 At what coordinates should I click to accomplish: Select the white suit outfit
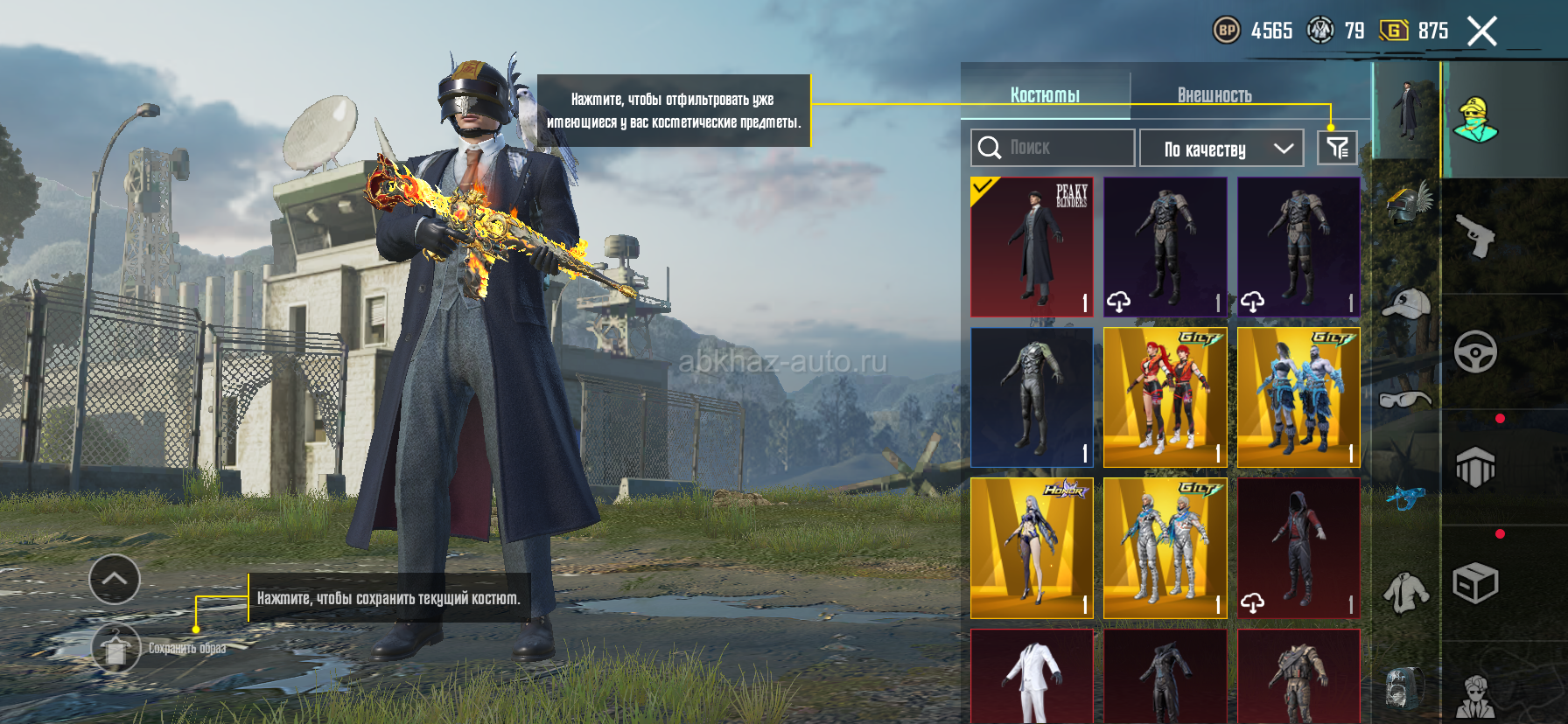point(1032,677)
